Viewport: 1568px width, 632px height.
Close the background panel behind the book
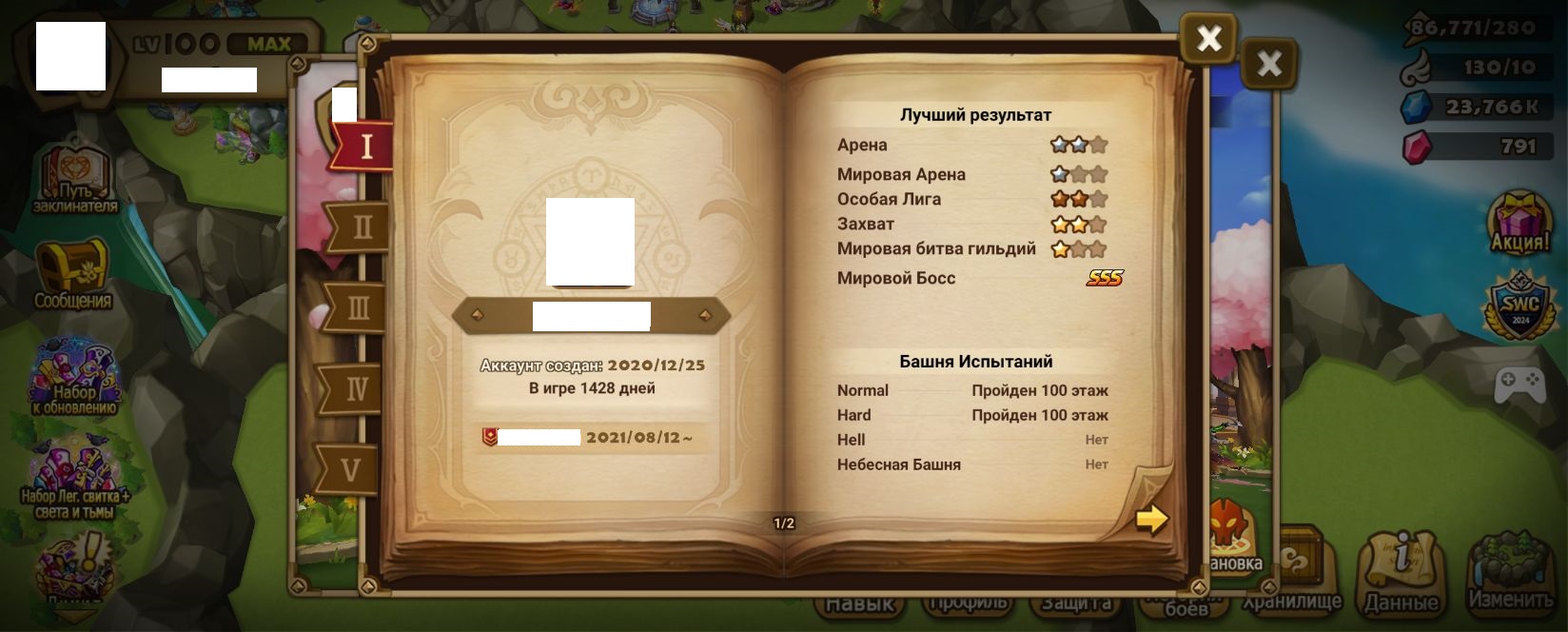[x=1269, y=65]
